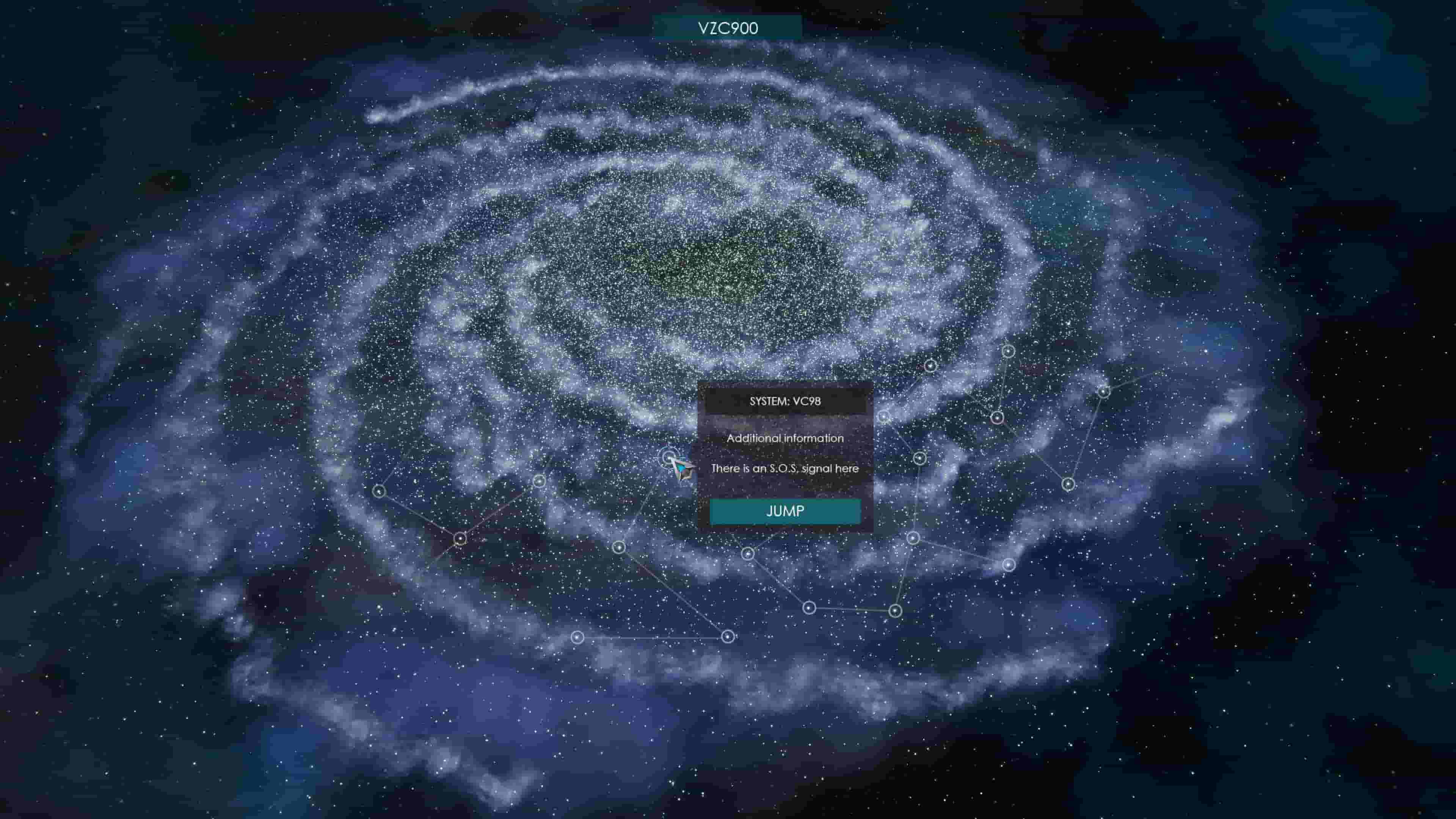Viewport: 1456px width, 819px height.
Task: Select the topmost node of the right spiral arm
Action: click(1009, 351)
